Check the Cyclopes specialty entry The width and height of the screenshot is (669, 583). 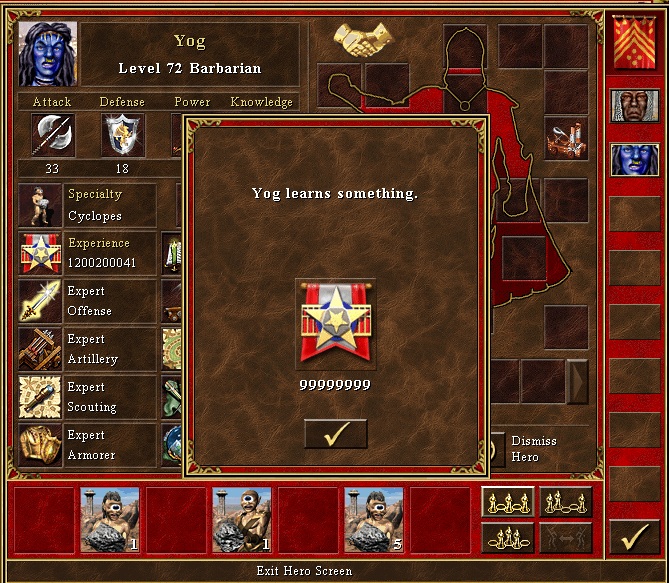click(x=39, y=205)
